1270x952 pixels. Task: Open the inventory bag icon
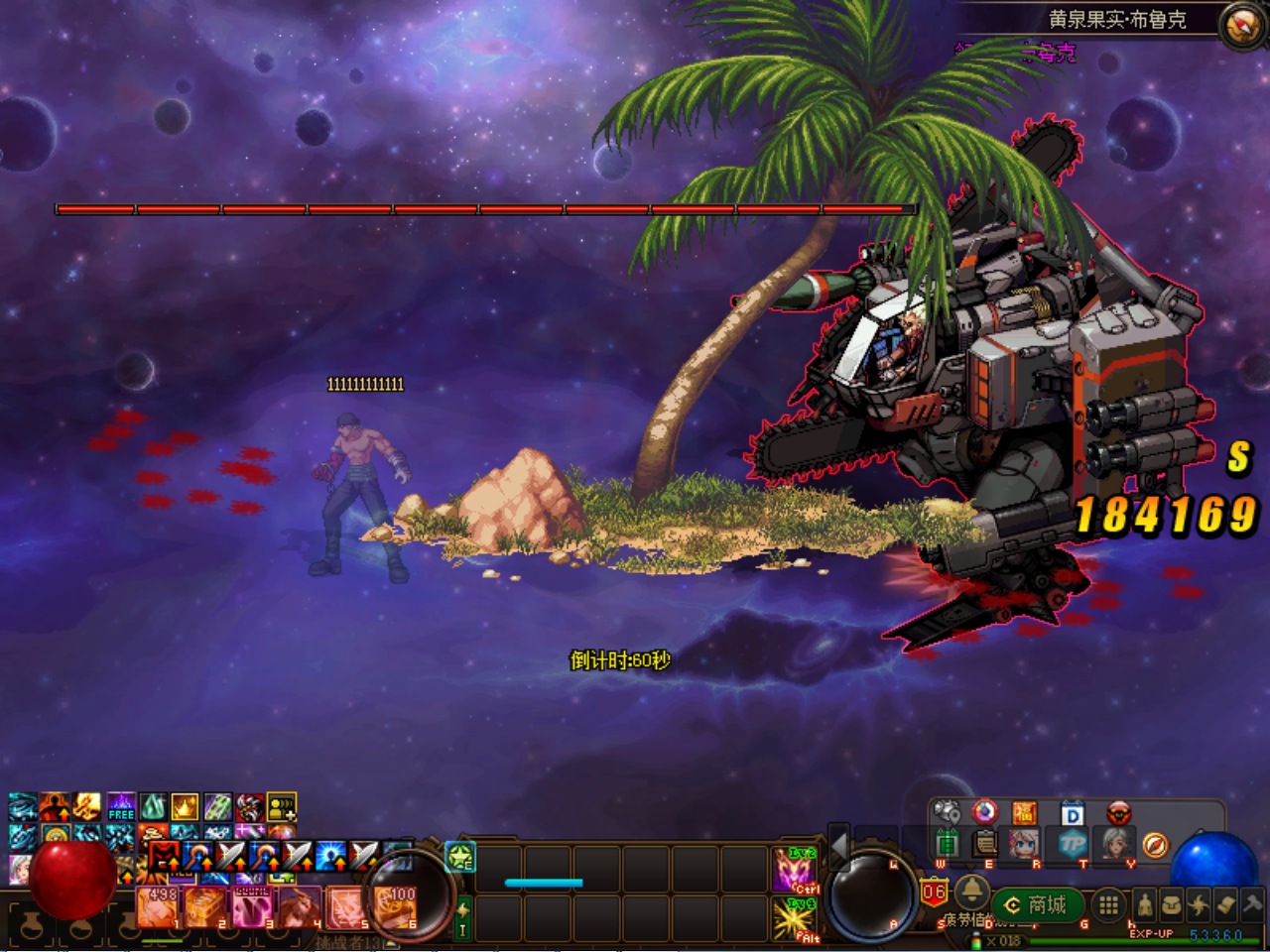tap(1171, 906)
